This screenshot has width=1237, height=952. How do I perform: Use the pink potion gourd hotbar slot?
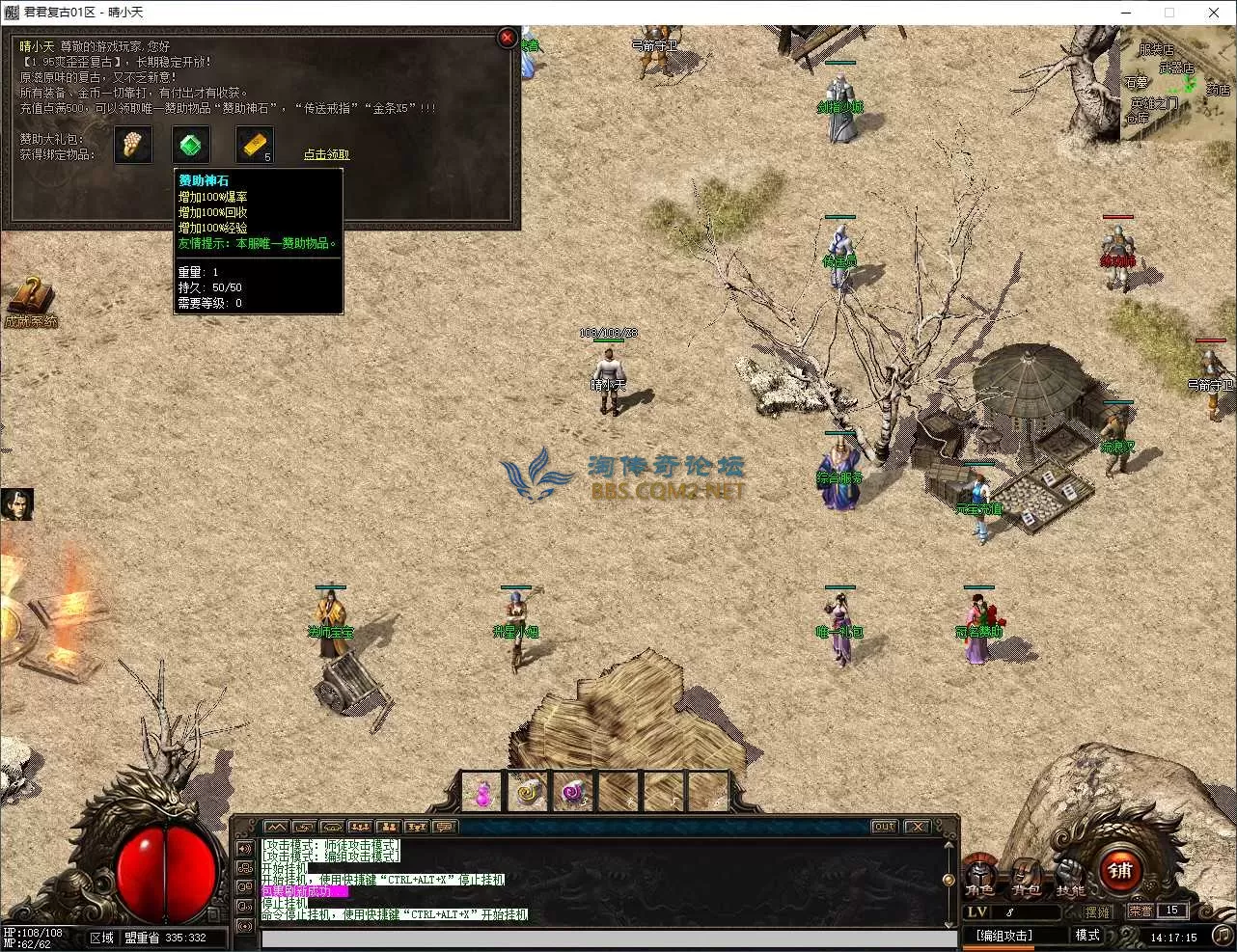(482, 793)
